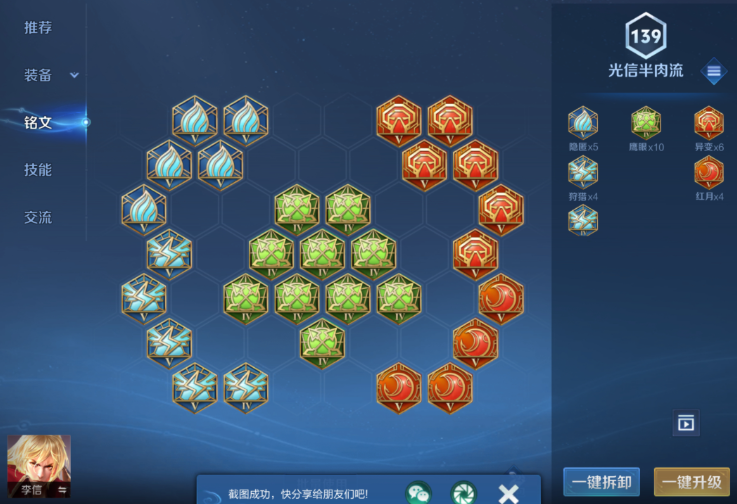Select the 狩猎 x4 rune in summary
Image resolution: width=737 pixels, height=504 pixels.
(583, 172)
